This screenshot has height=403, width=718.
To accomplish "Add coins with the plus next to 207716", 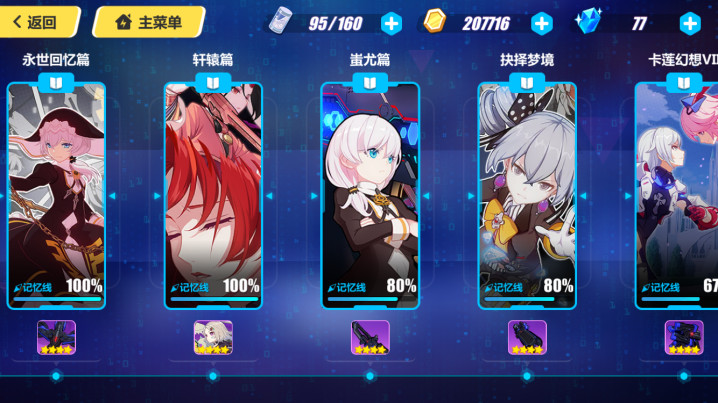I will [541, 23].
